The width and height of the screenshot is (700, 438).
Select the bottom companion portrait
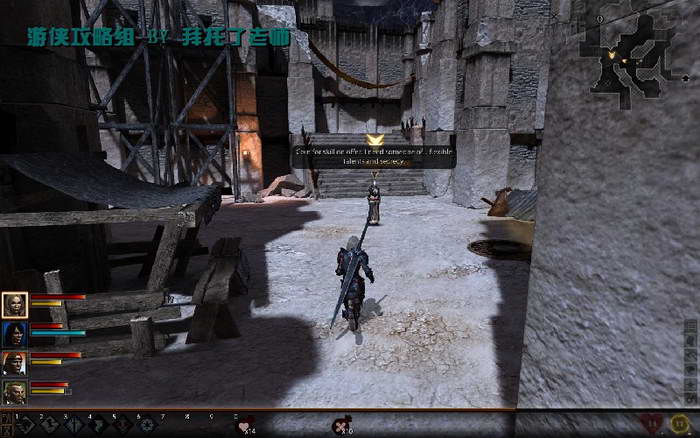(x=15, y=392)
